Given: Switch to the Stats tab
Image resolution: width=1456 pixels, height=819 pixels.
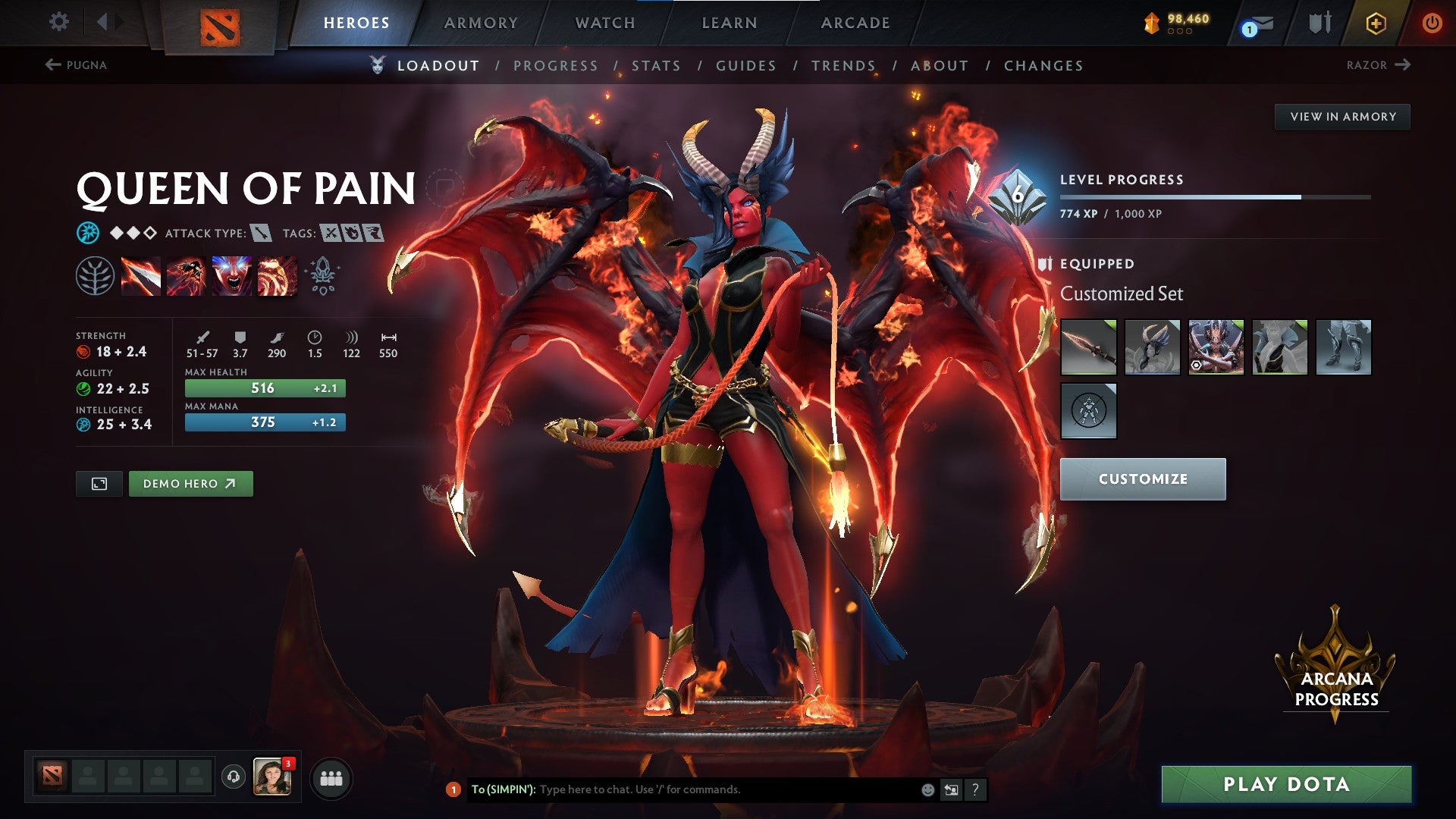Looking at the screenshot, I should pyautogui.click(x=657, y=66).
